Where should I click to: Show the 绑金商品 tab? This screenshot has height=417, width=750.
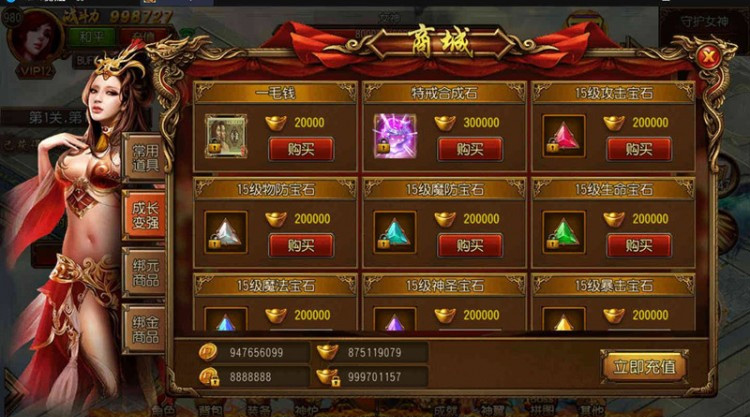[x=145, y=327]
